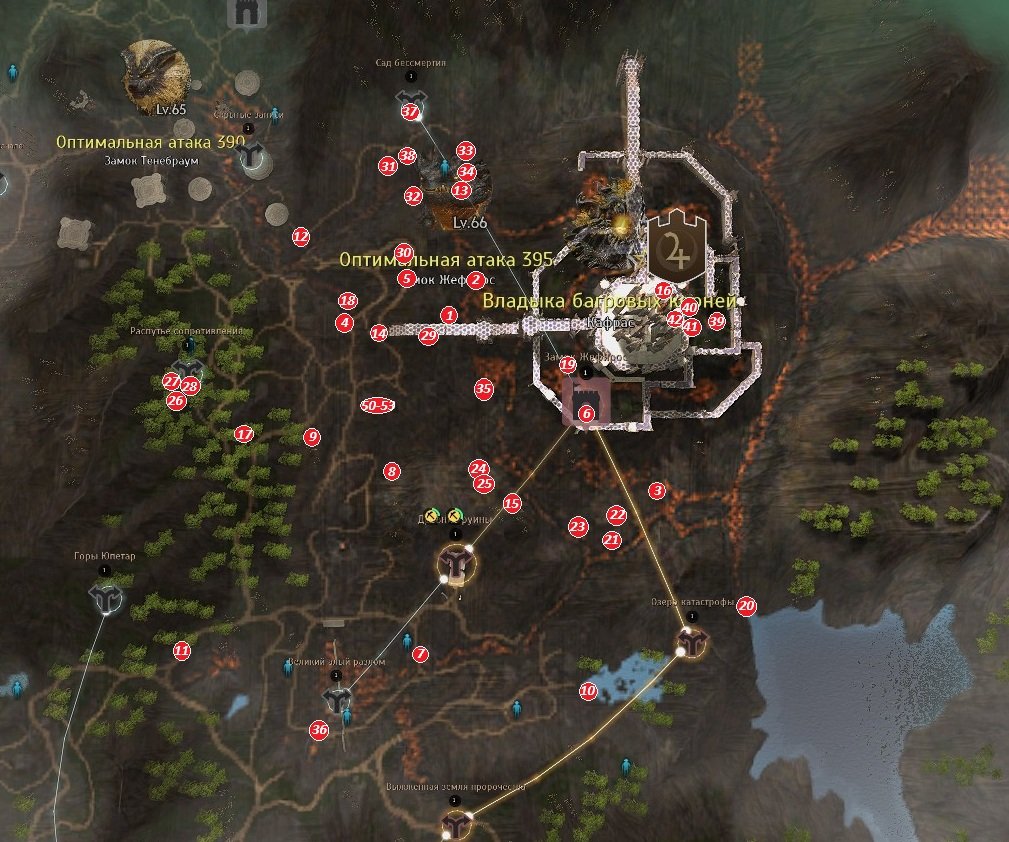Click red map marker number 10
Screen dimensions: 1009x842
point(588,690)
